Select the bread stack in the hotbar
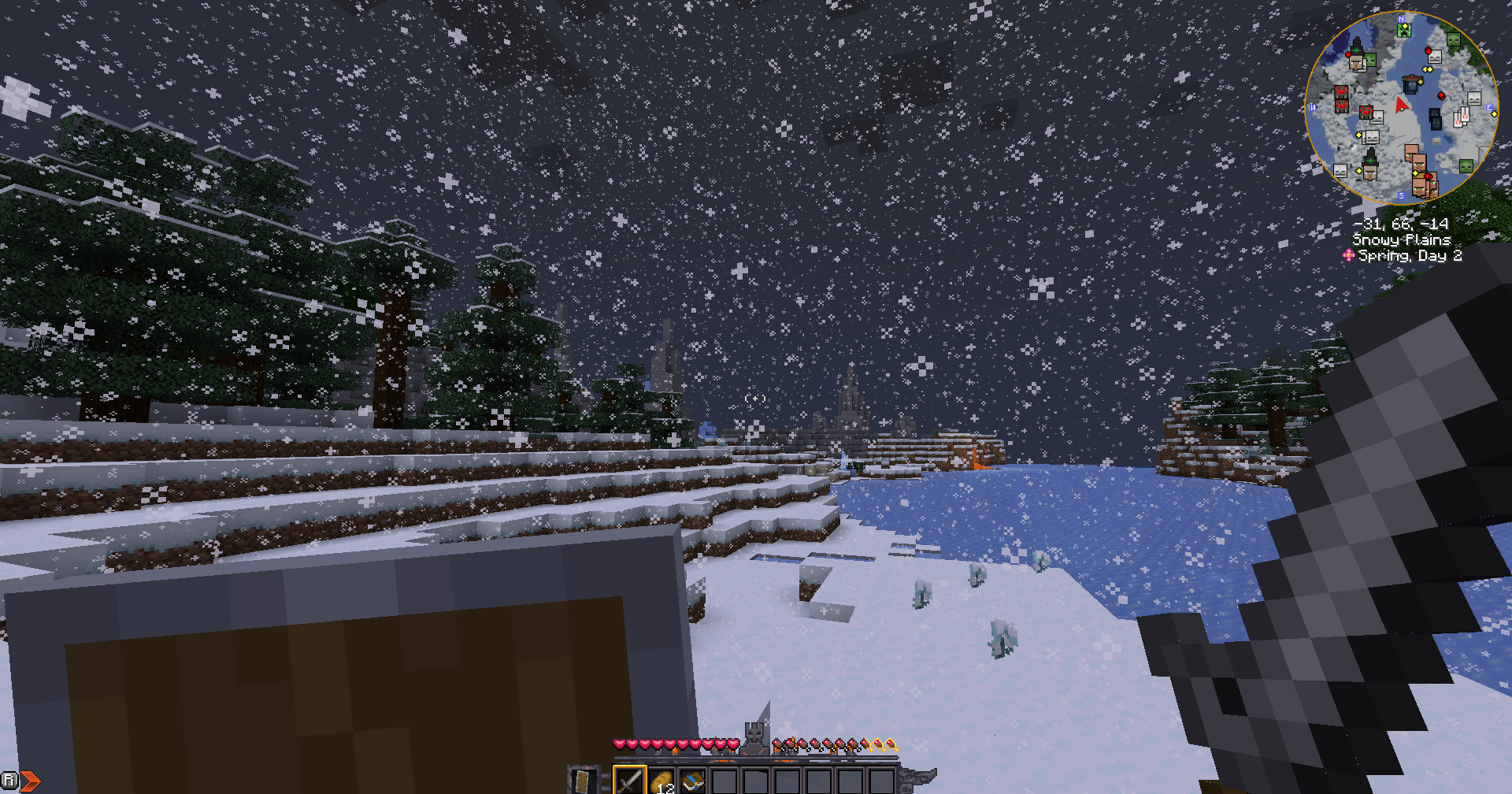Screen dimensions: 1512x794 pyautogui.click(x=663, y=781)
